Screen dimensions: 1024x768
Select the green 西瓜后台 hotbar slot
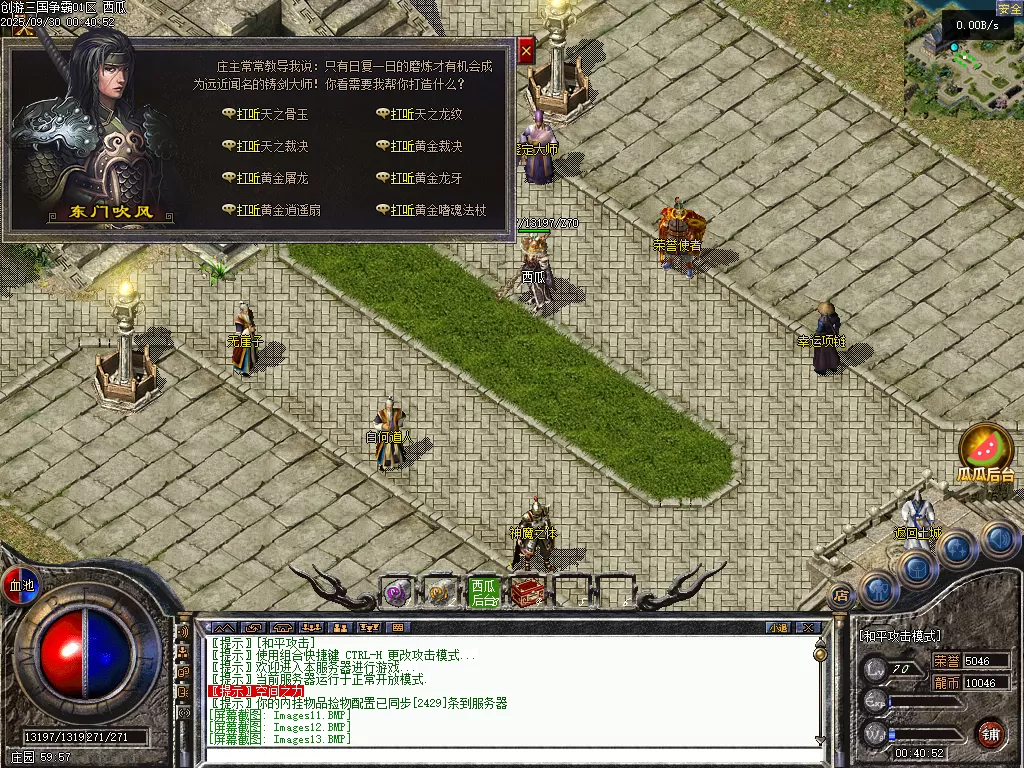point(484,592)
